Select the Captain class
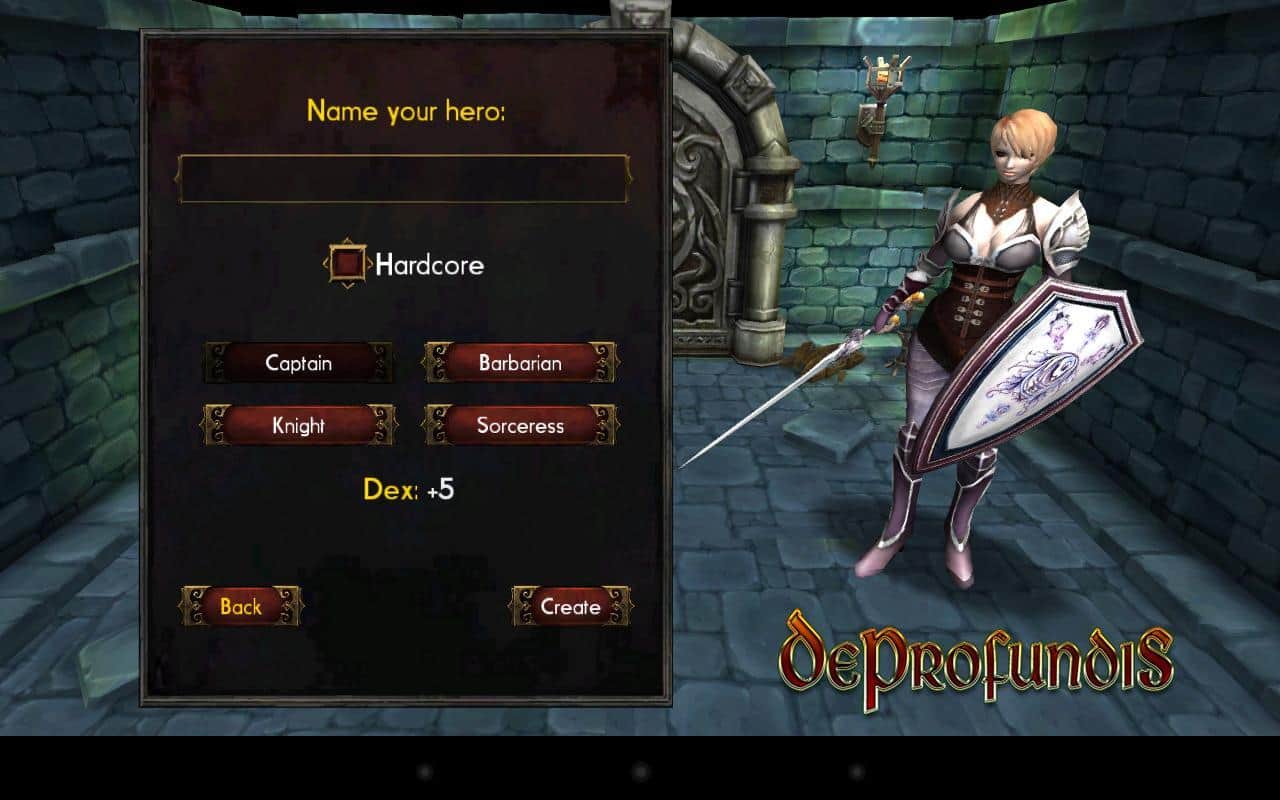1280x800 pixels. click(x=298, y=363)
